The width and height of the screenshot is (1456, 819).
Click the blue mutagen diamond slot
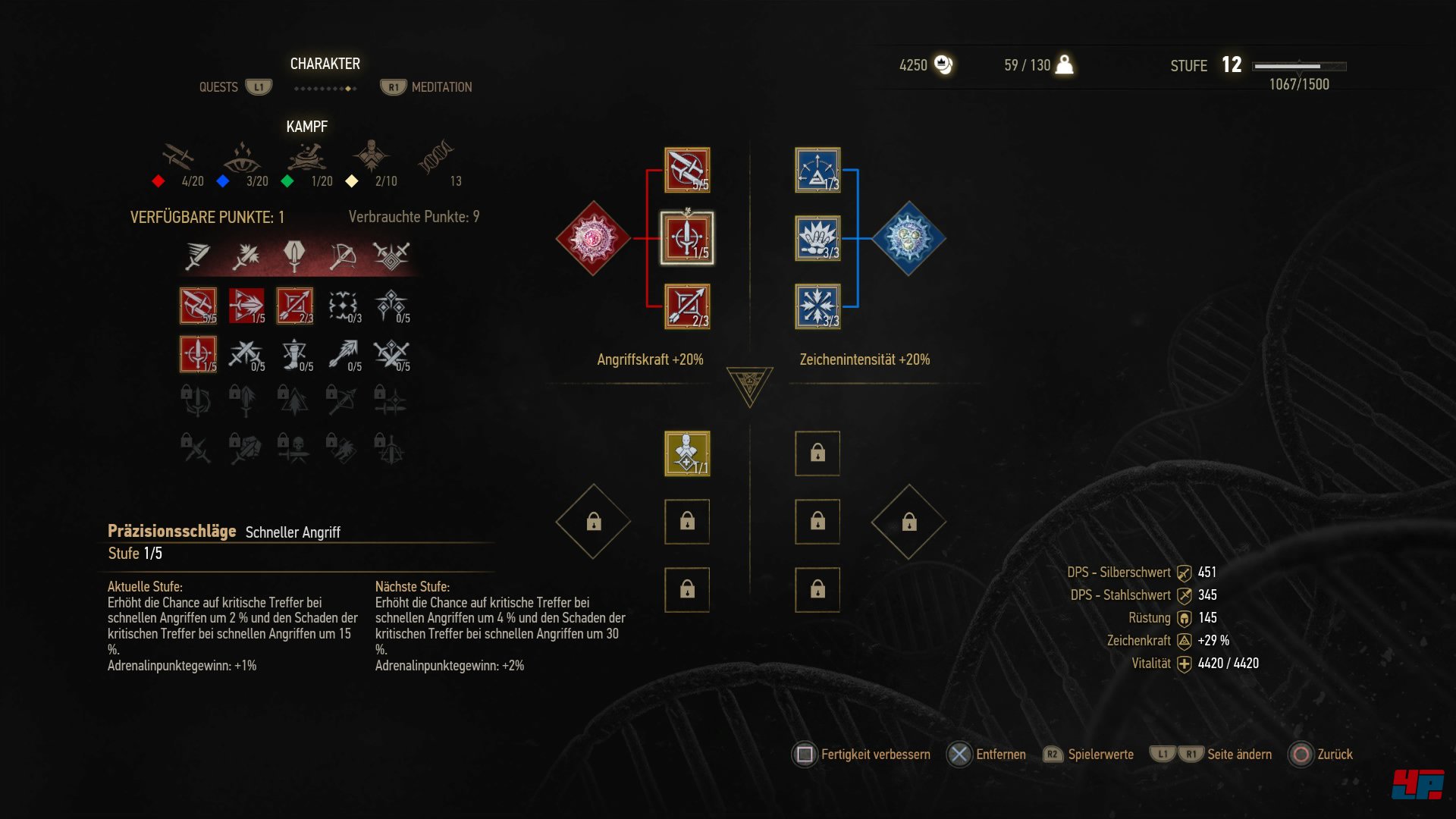(908, 237)
